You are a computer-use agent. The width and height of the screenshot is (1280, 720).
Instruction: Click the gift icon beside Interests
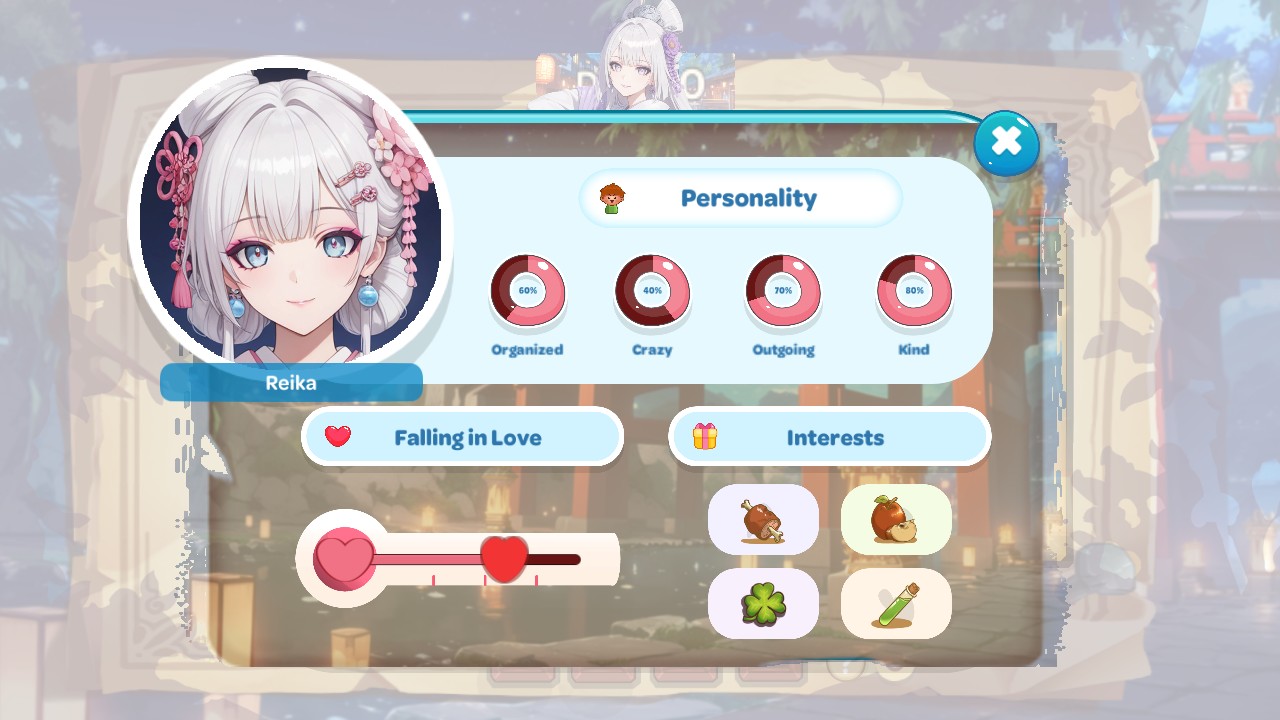(x=703, y=437)
